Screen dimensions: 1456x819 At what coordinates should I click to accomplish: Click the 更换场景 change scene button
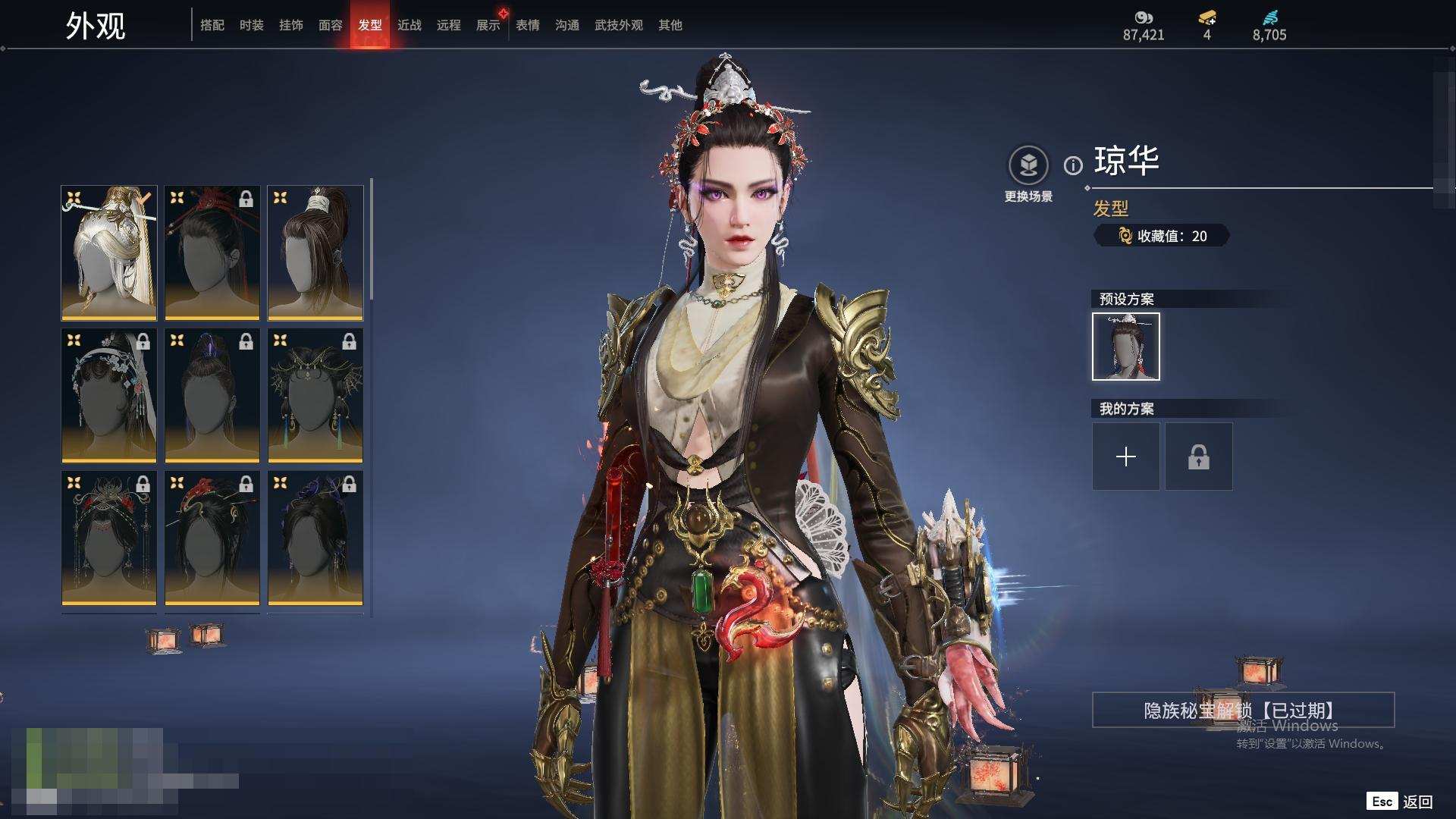tap(1028, 174)
